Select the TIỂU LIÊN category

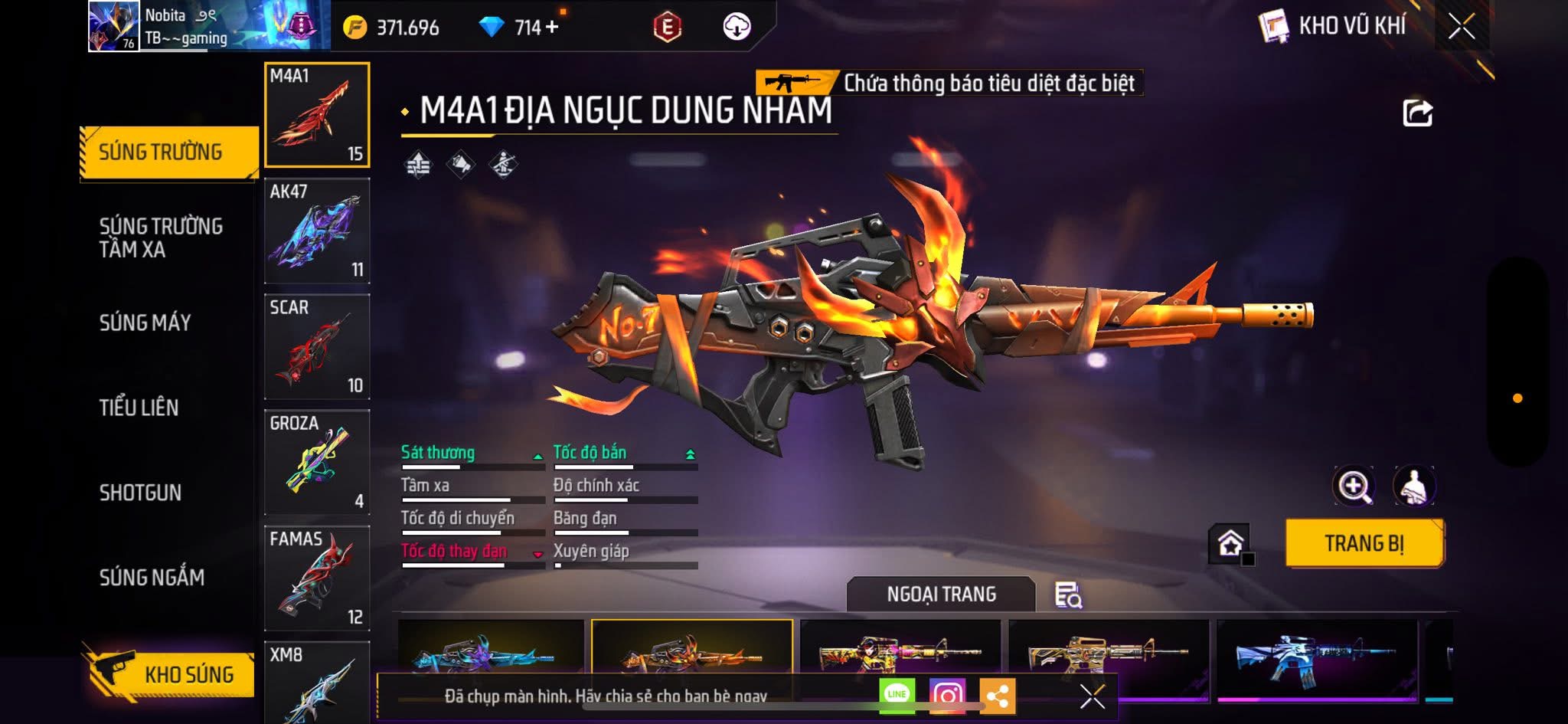click(139, 408)
